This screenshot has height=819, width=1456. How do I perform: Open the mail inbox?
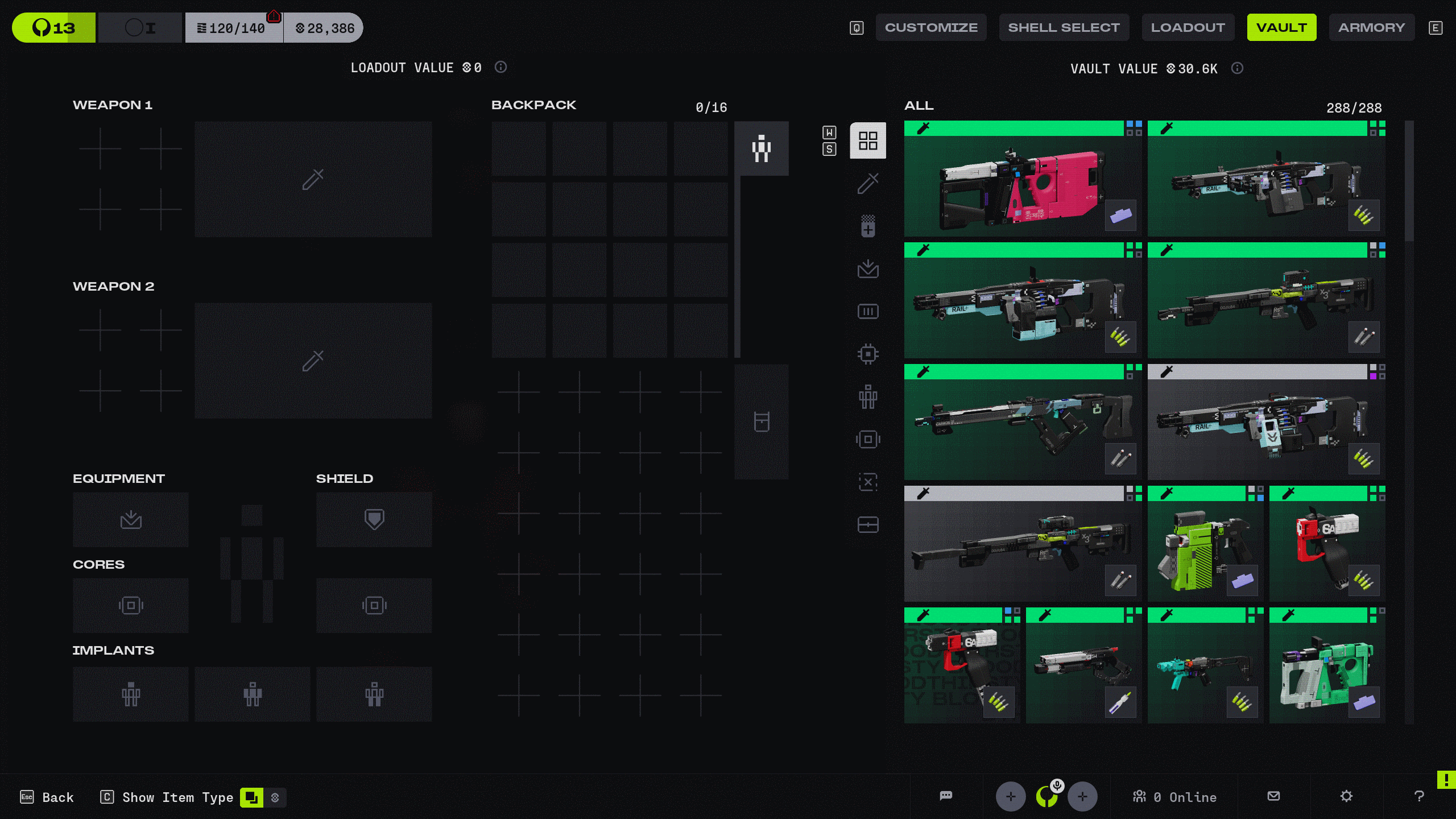[x=1274, y=796]
